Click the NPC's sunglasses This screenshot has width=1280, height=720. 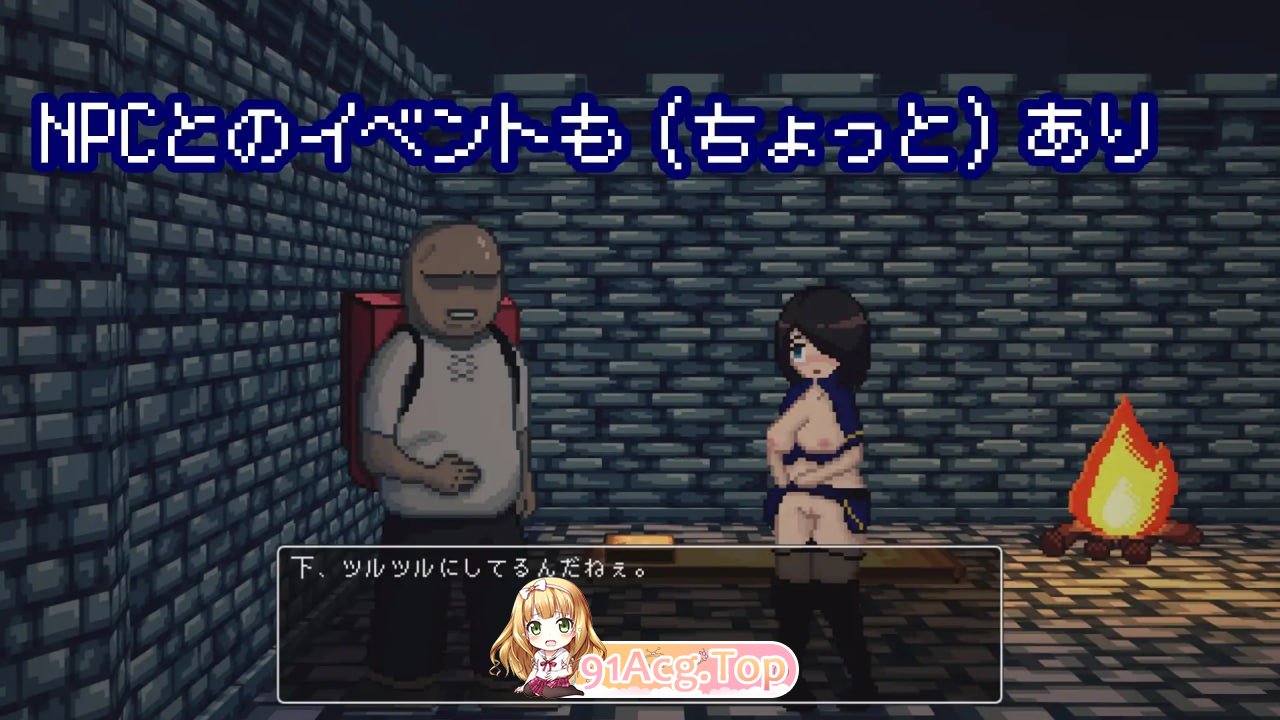(460, 280)
